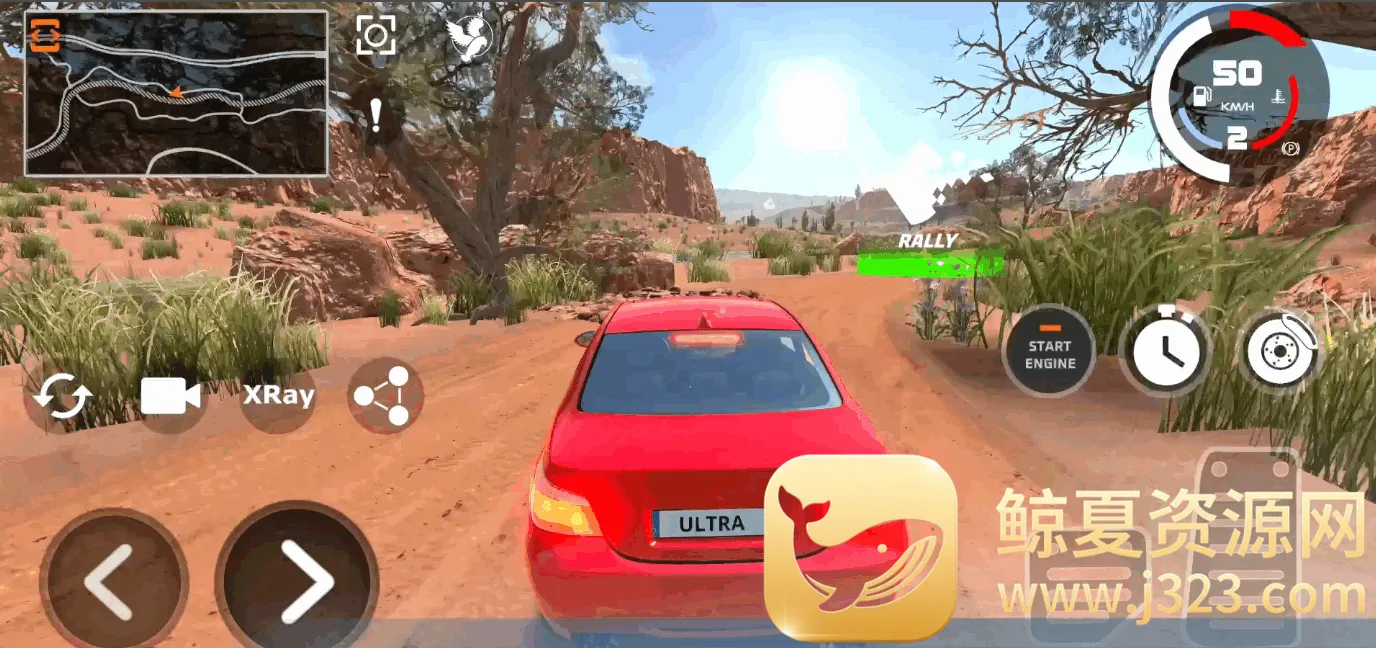Viewport: 1376px width, 648px height.
Task: Tap the Start Engine button
Action: point(1049,350)
